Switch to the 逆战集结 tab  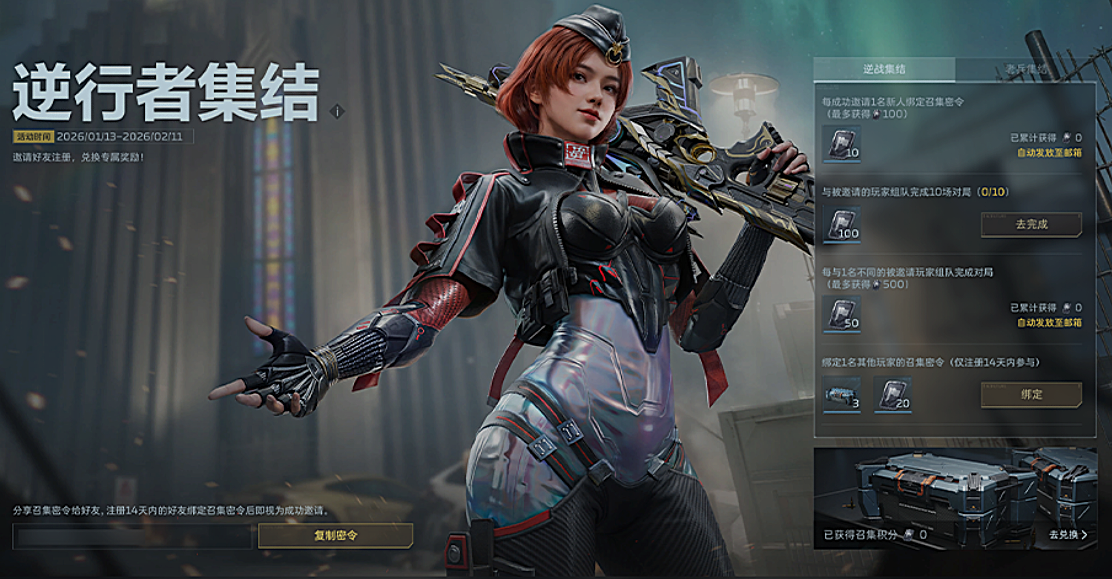point(883,70)
